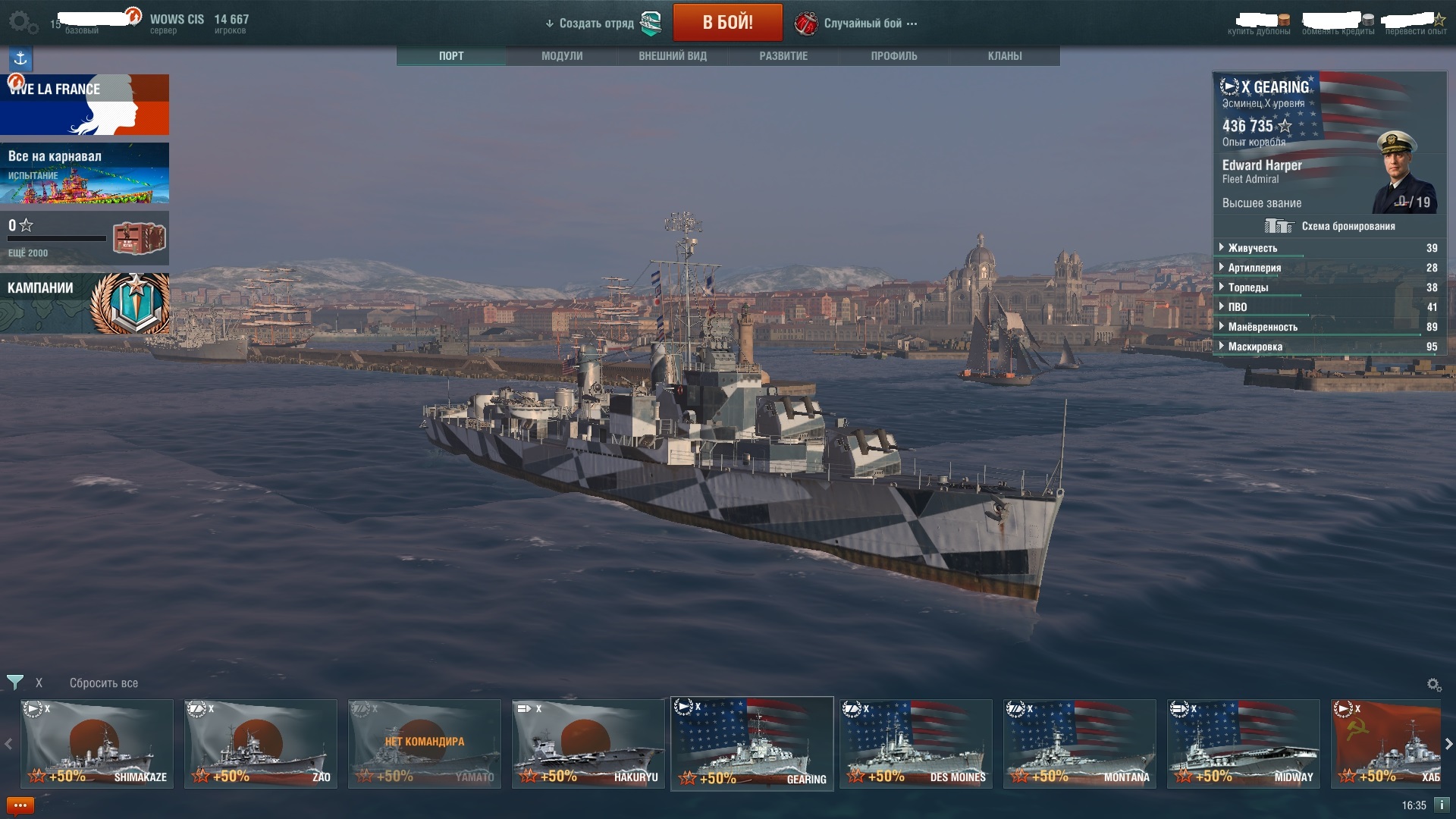Reset filters with Сбросить все
The height and width of the screenshot is (819, 1456).
104,683
